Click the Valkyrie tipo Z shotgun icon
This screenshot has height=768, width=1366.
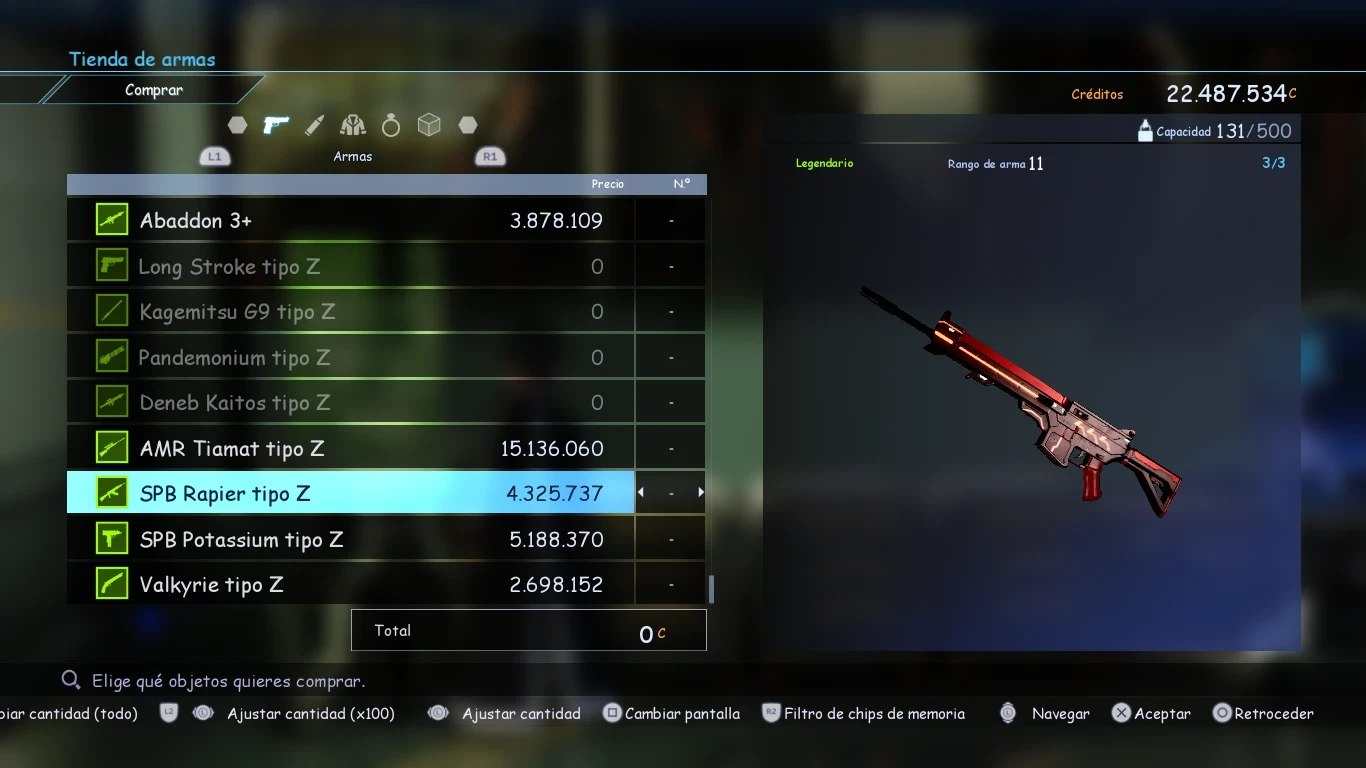[110, 584]
